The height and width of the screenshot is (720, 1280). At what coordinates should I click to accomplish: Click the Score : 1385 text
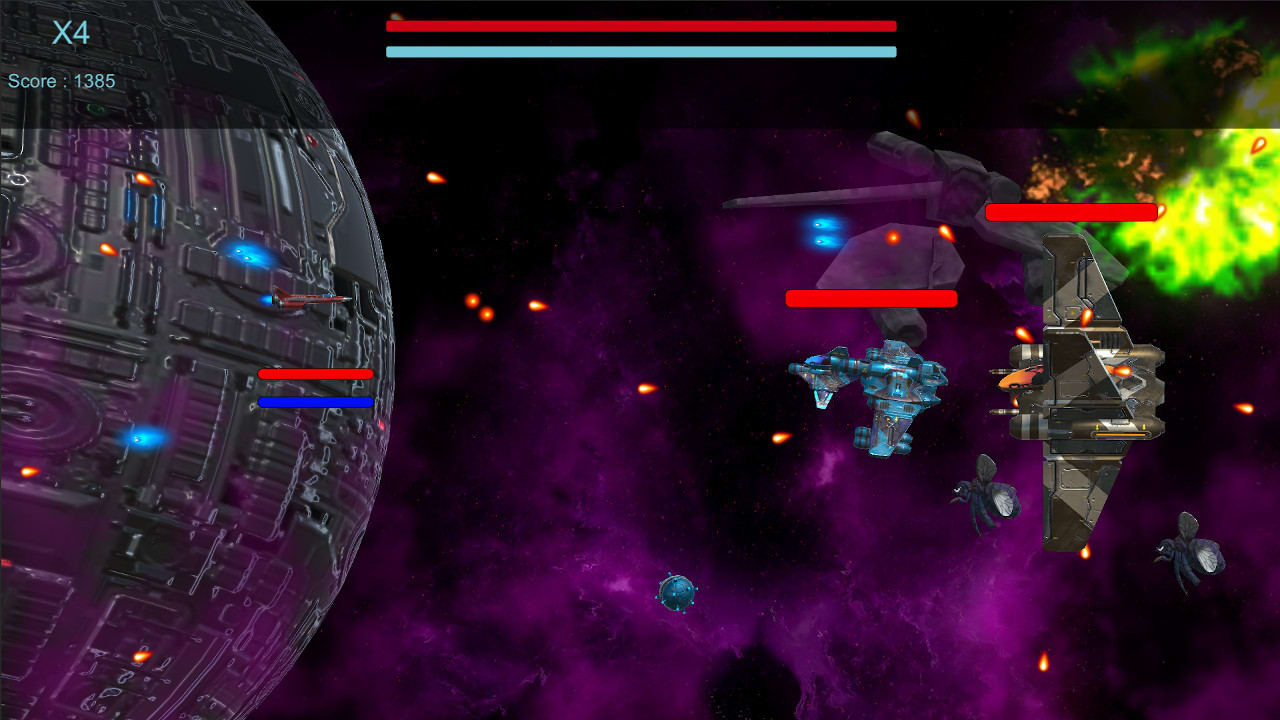click(x=62, y=81)
